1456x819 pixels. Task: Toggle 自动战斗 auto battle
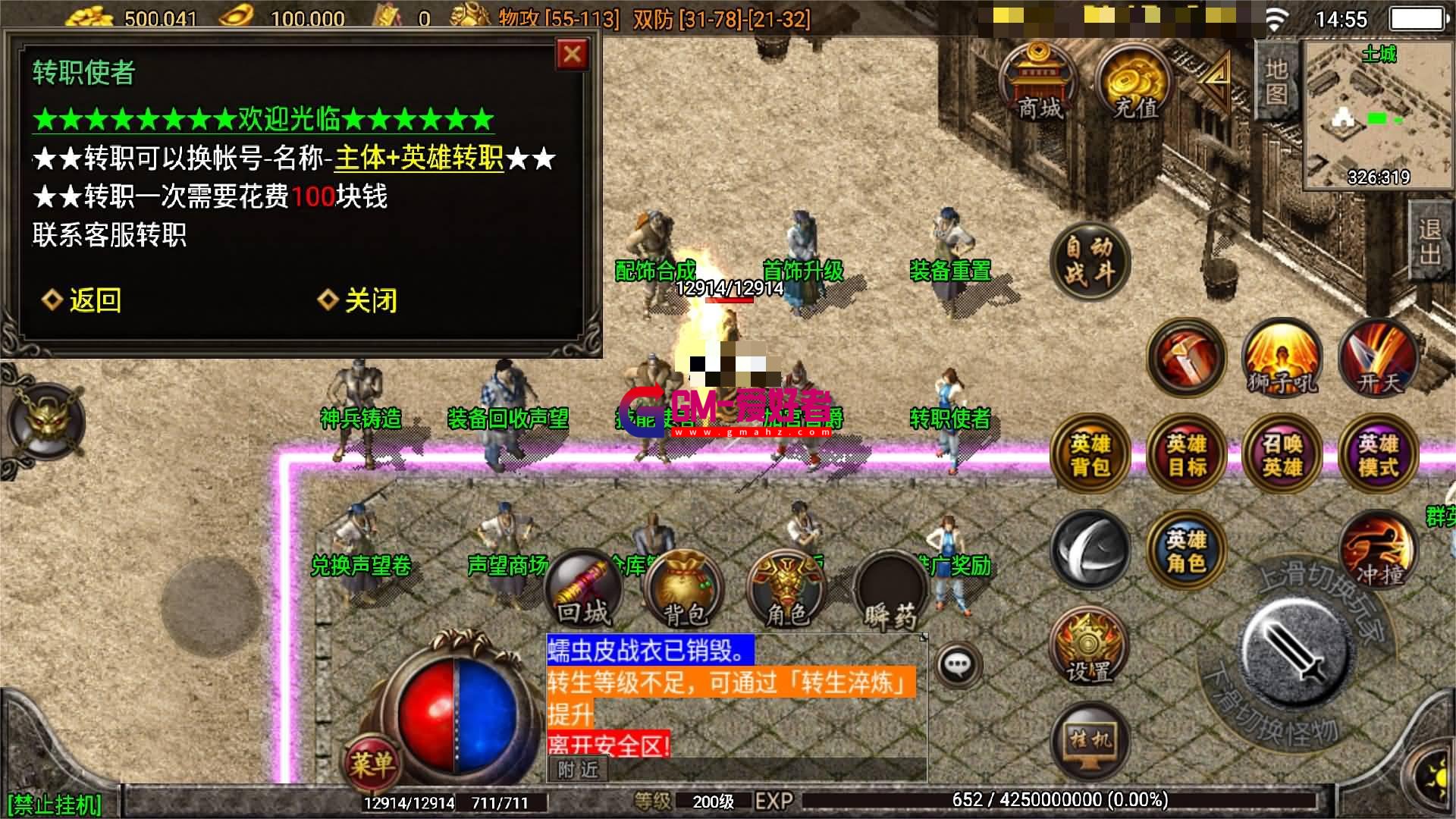(1090, 262)
